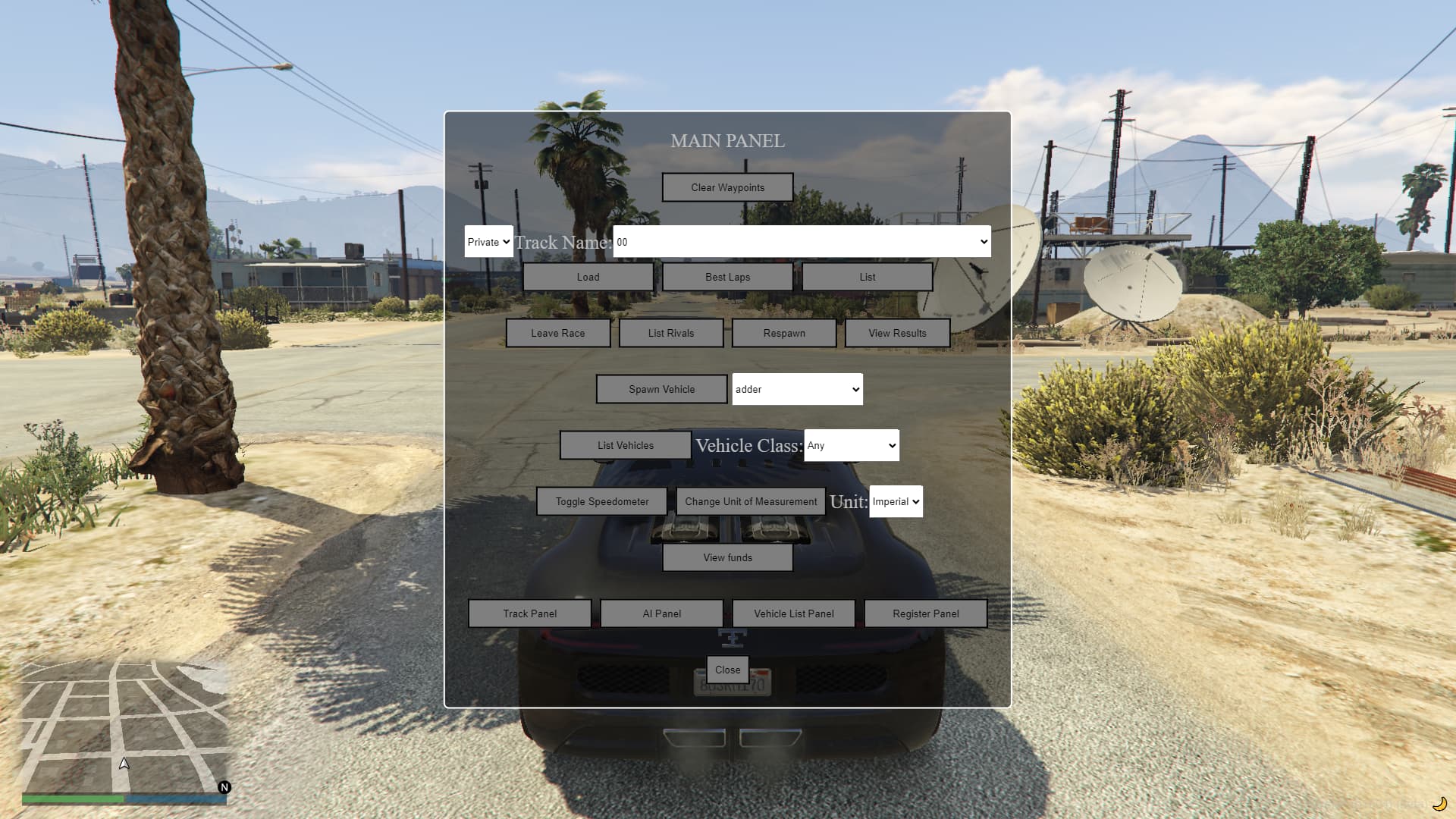
Task: Expand the Track Name dropdown showing 00
Action: 800,241
